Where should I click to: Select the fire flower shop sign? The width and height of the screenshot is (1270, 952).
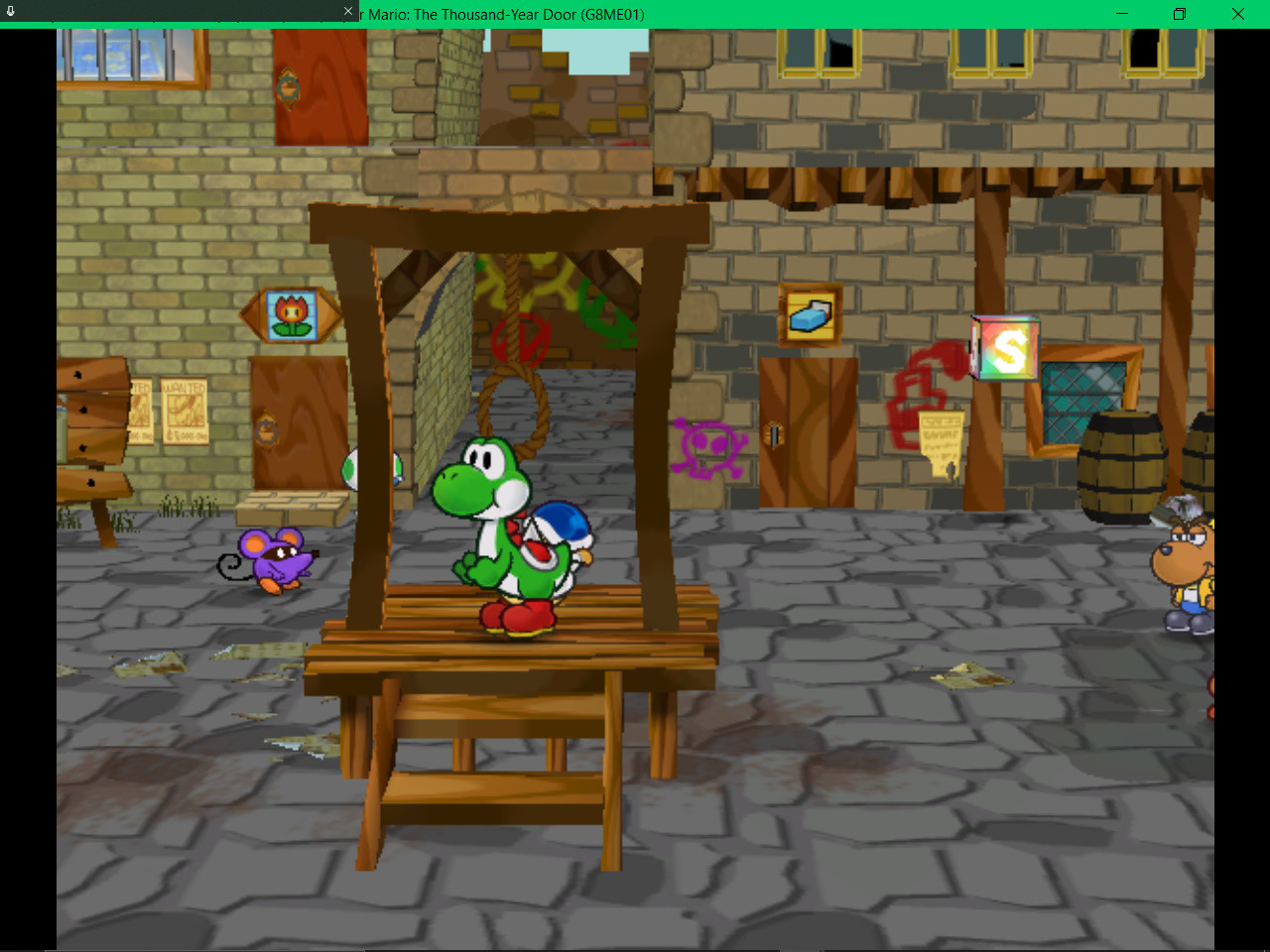pos(293,313)
